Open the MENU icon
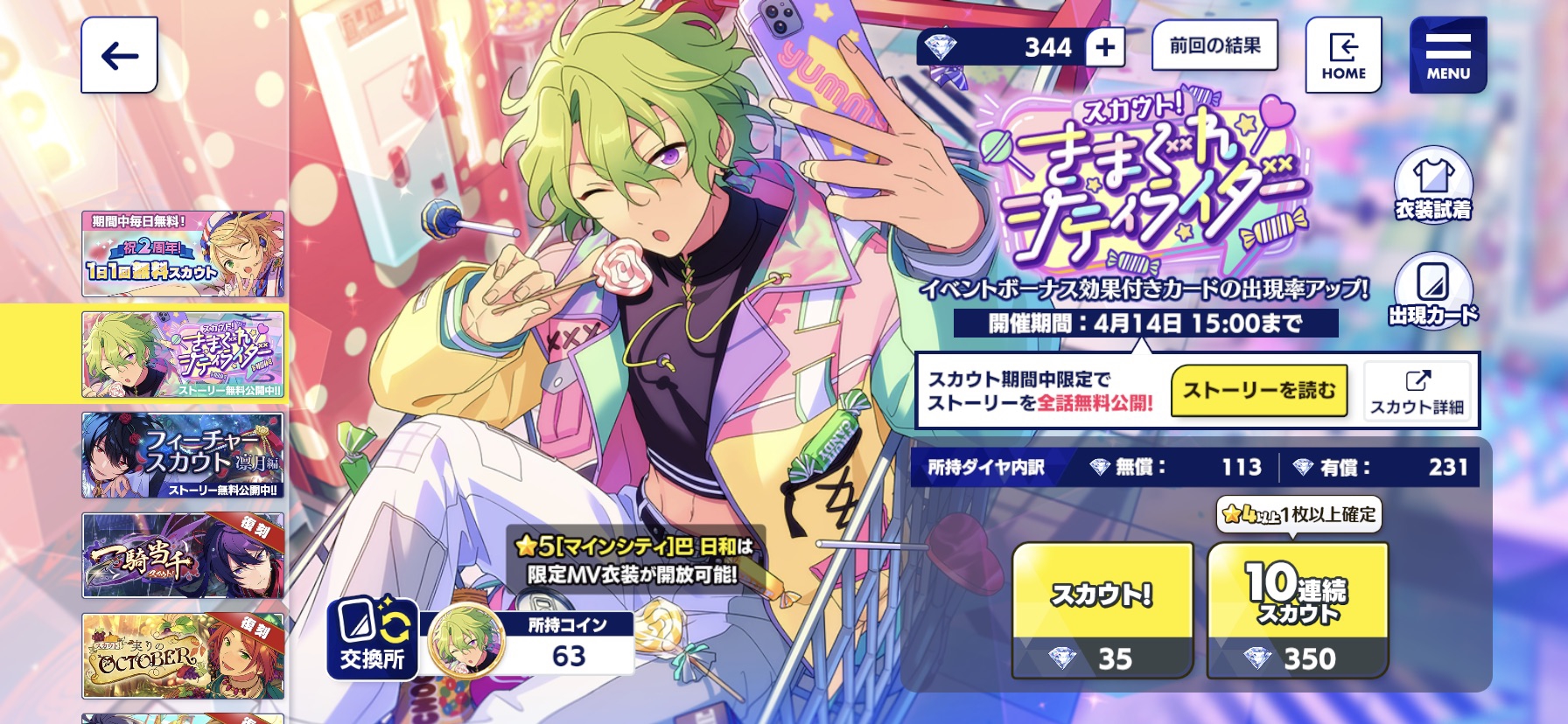Screen dimensions: 1568x724 (1447, 54)
